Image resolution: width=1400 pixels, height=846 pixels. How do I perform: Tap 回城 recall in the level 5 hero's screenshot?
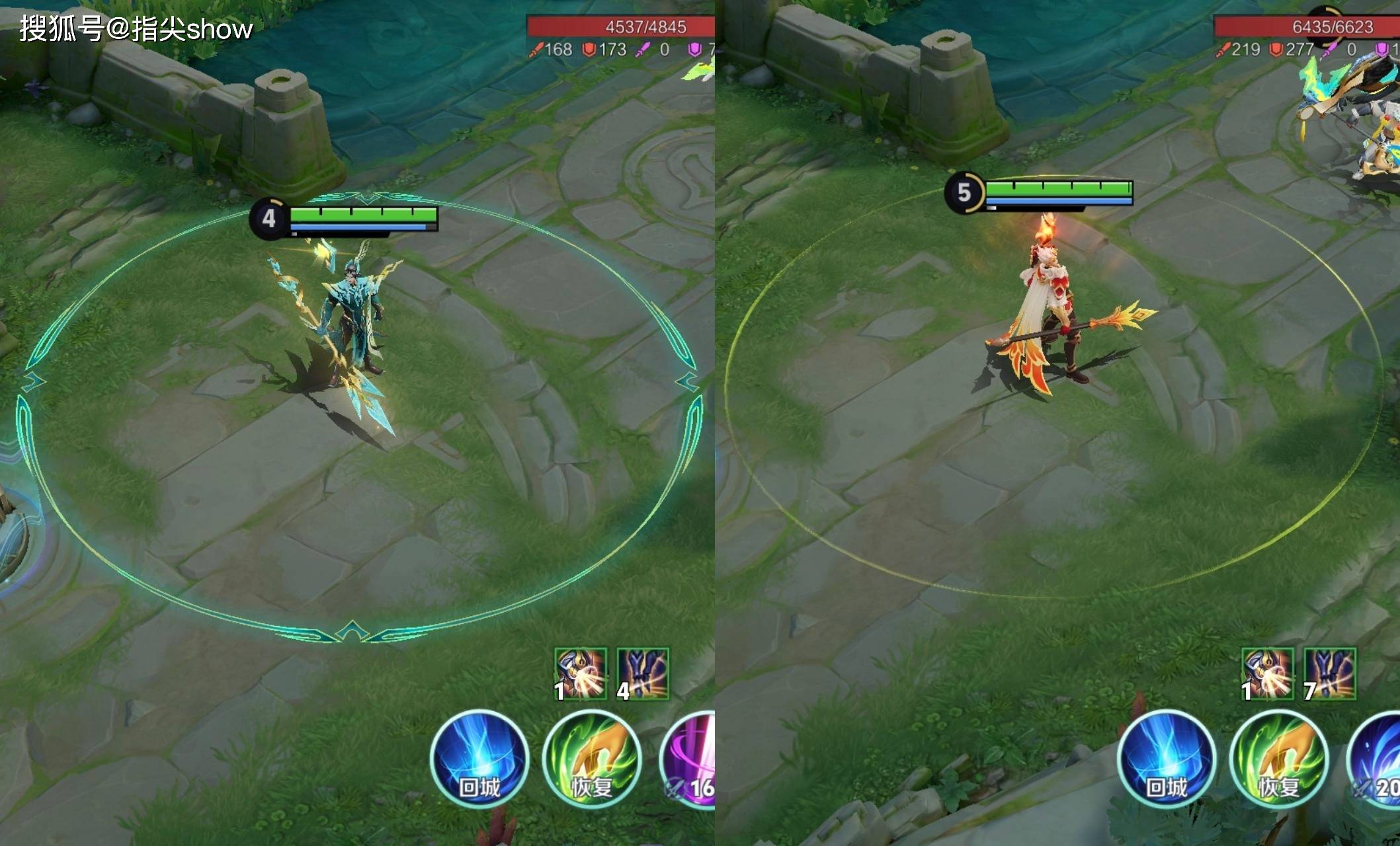click(1167, 759)
